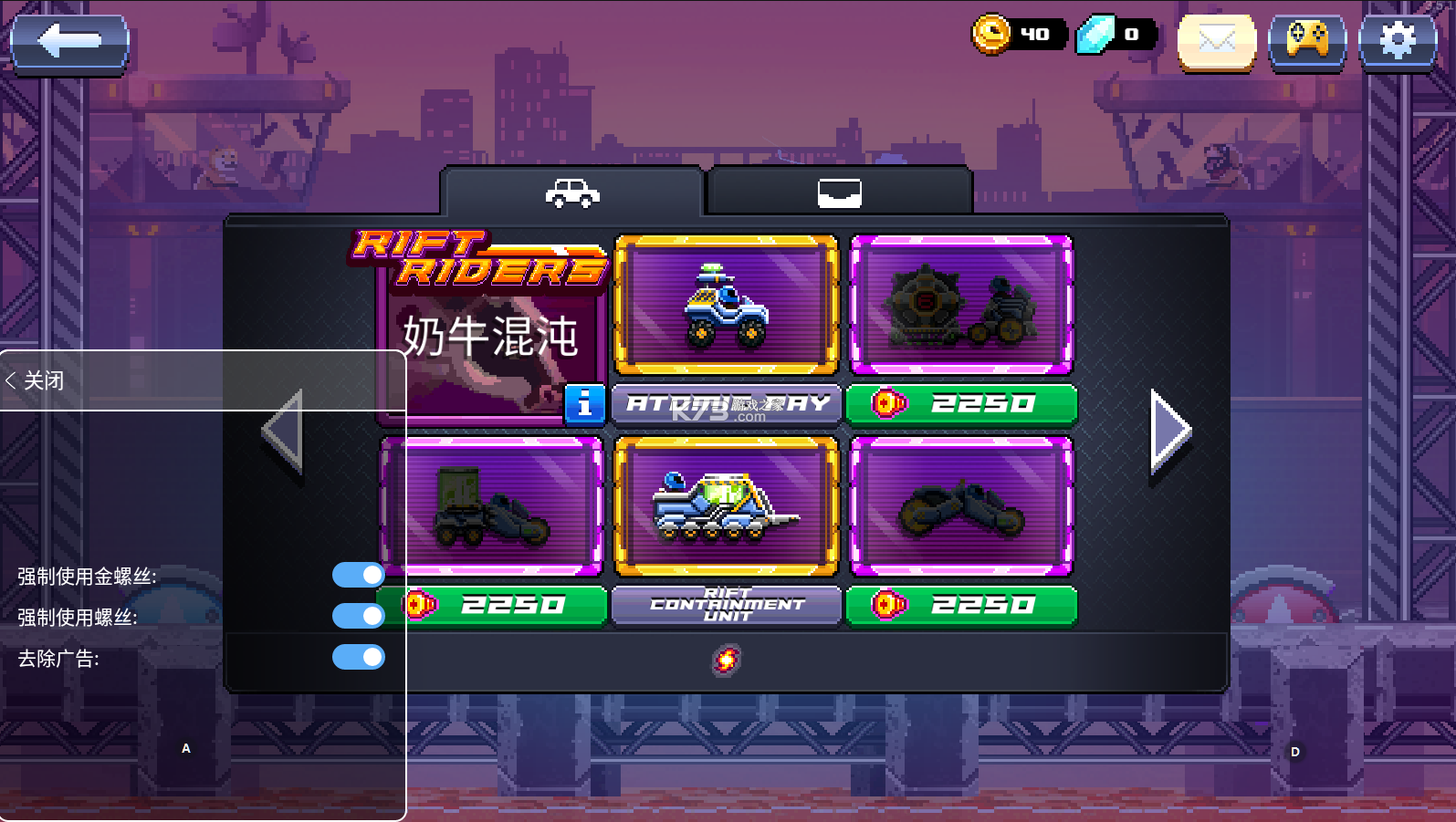1456x822 pixels.
Task: Toggle the 强制使用金螺丝 switch
Action: pyautogui.click(x=359, y=575)
